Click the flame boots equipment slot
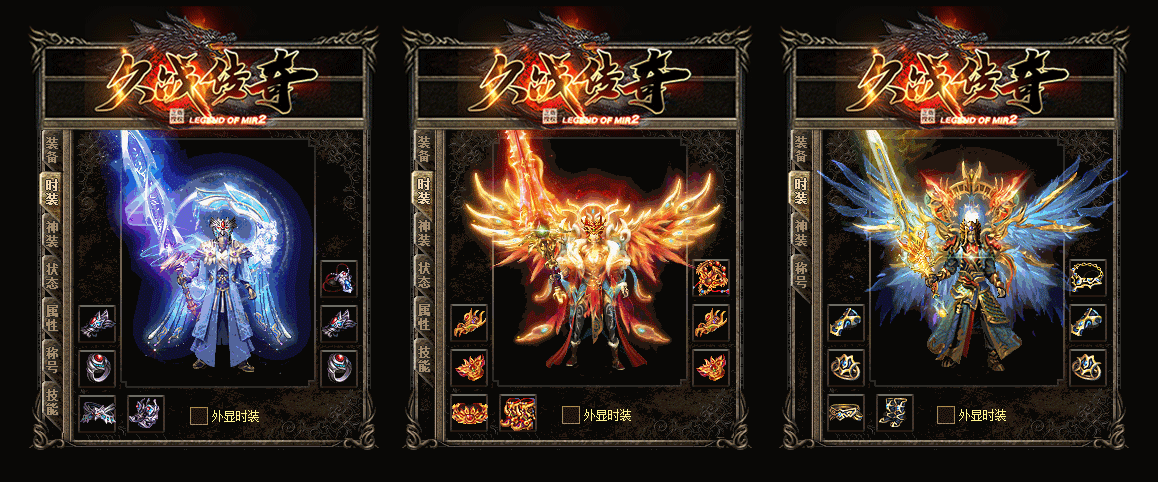1158x482 pixels. click(x=518, y=413)
